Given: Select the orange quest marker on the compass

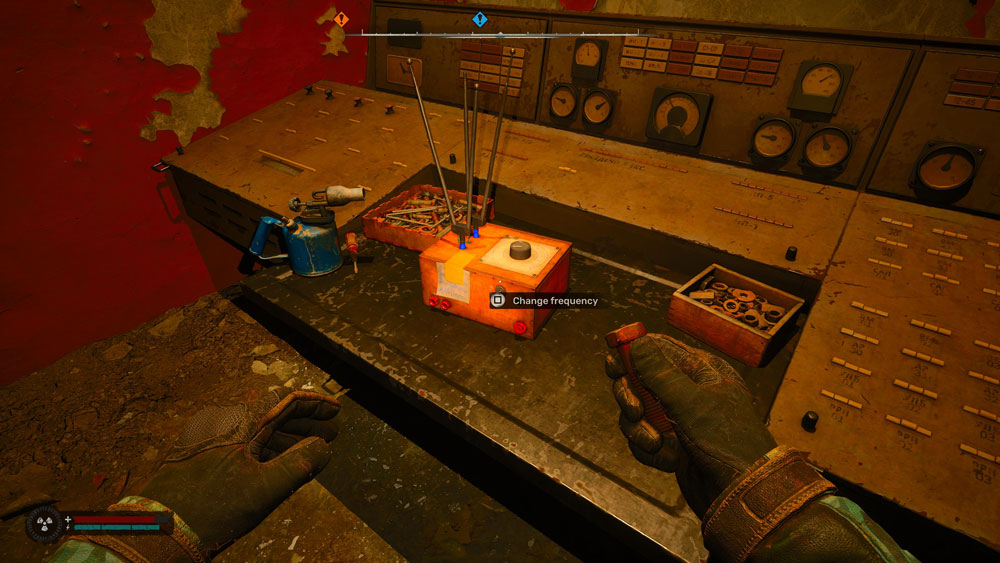Looking at the screenshot, I should tap(341, 19).
